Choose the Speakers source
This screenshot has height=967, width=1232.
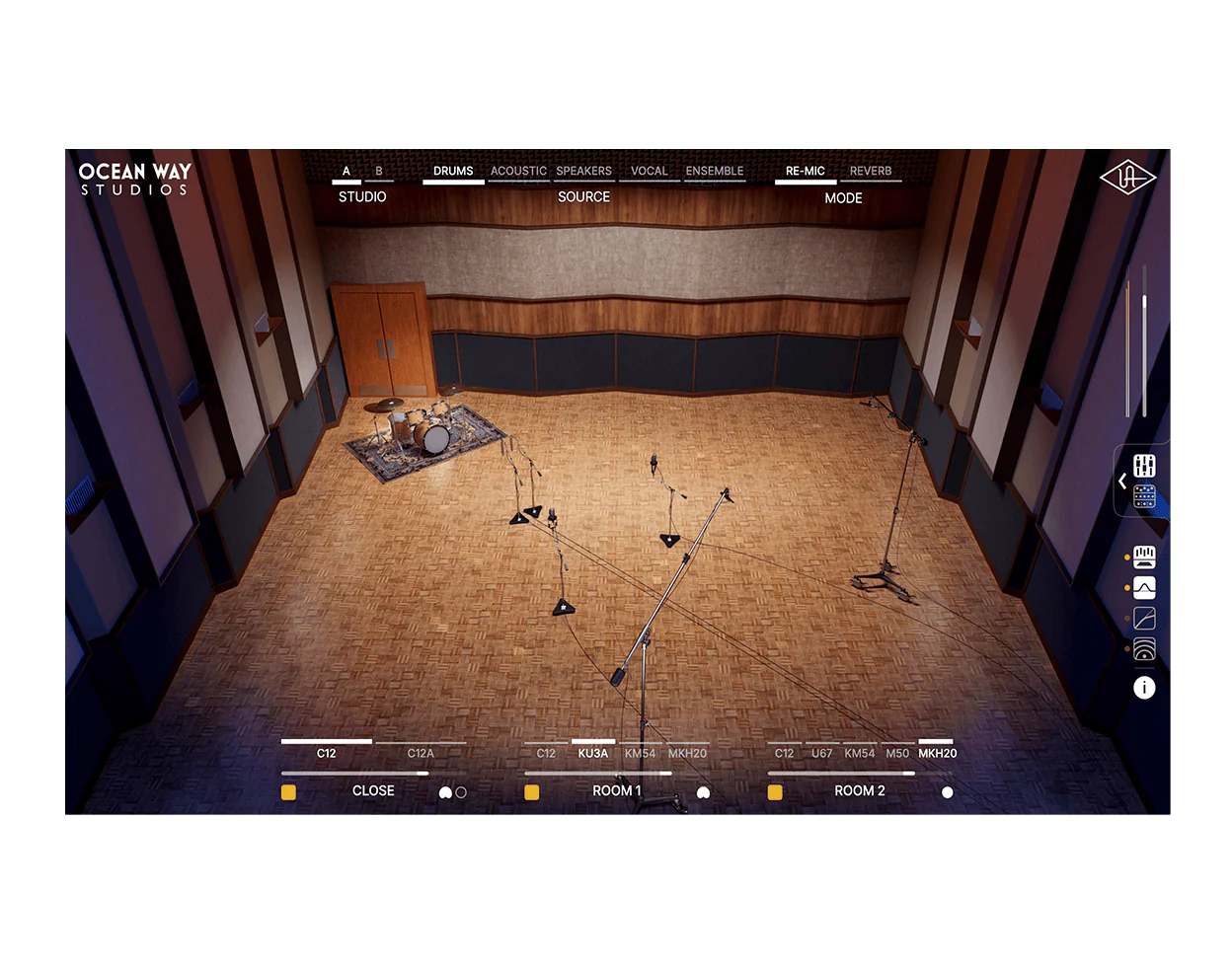tap(583, 172)
